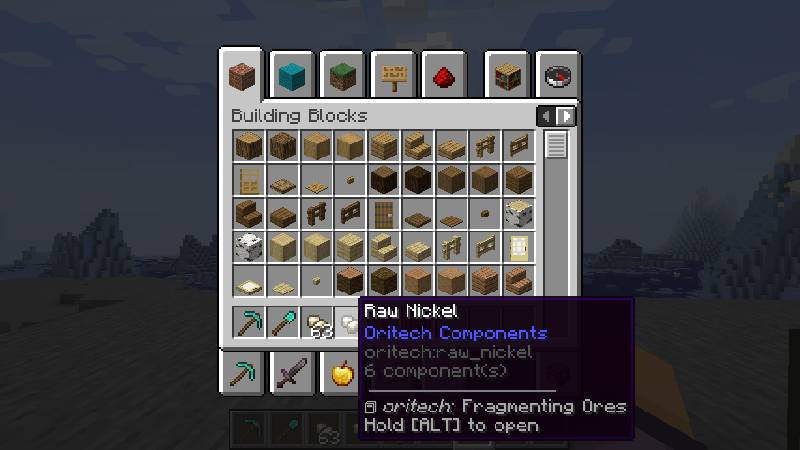Screen dimensions: 800x450
Task: Select the Natural Blocks grass tab
Action: click(x=344, y=75)
